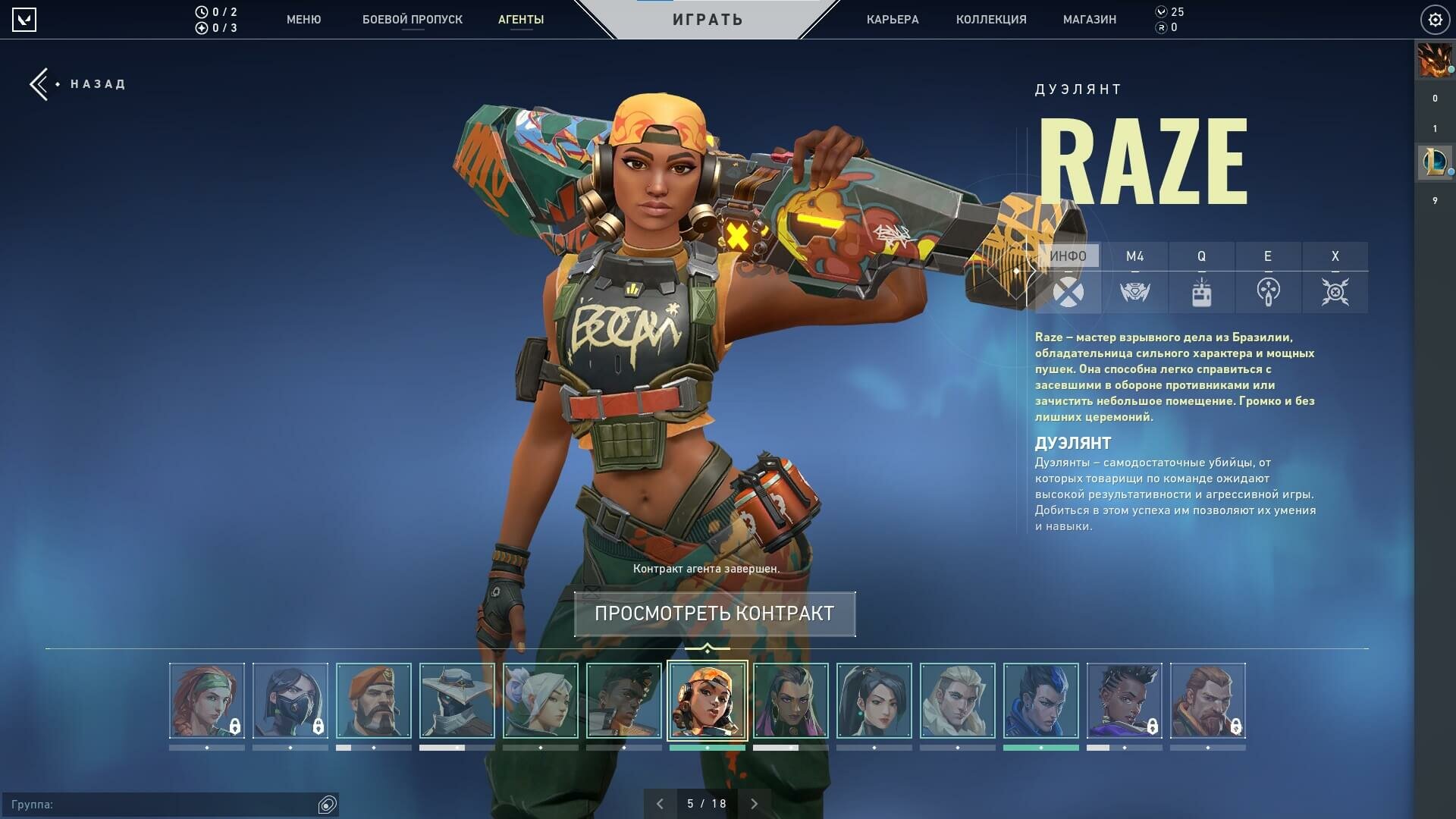Image resolution: width=1456 pixels, height=819 pixels.
Task: Open the settings gear icon
Action: (x=1435, y=20)
